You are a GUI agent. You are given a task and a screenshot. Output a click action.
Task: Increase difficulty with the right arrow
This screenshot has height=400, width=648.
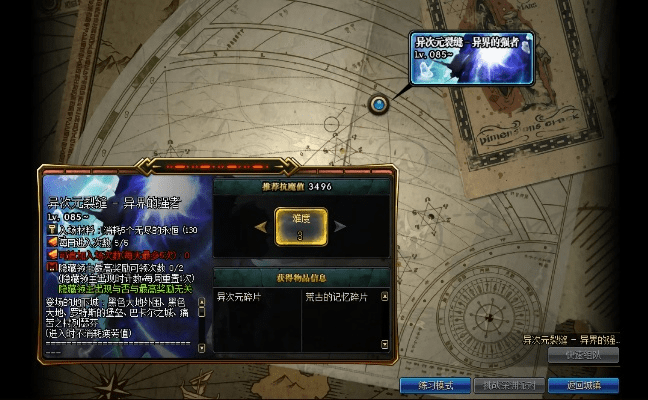click(x=343, y=227)
